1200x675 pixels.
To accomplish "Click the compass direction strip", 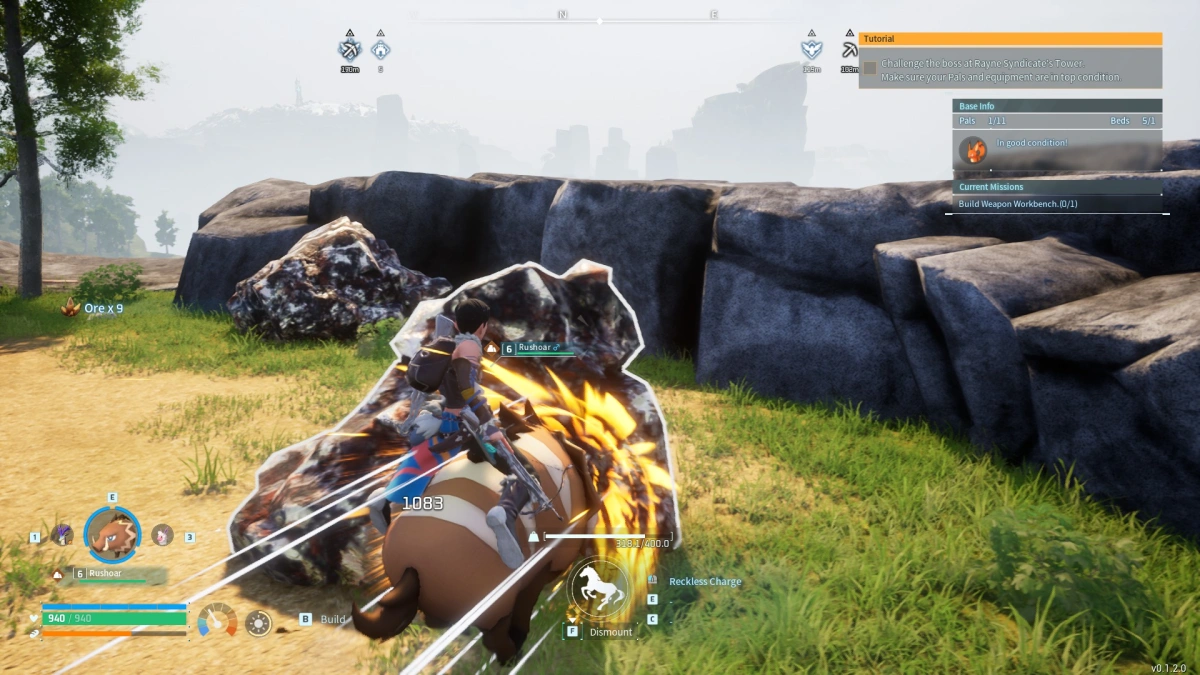I will tap(600, 17).
